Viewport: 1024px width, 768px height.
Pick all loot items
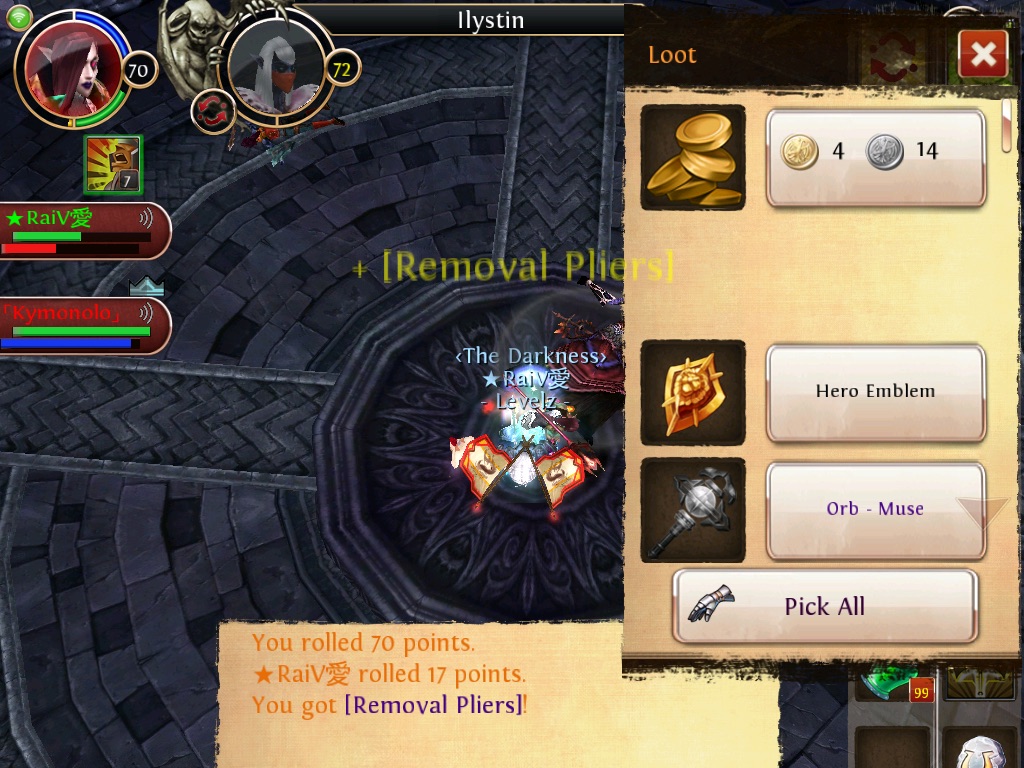pyautogui.click(x=824, y=606)
